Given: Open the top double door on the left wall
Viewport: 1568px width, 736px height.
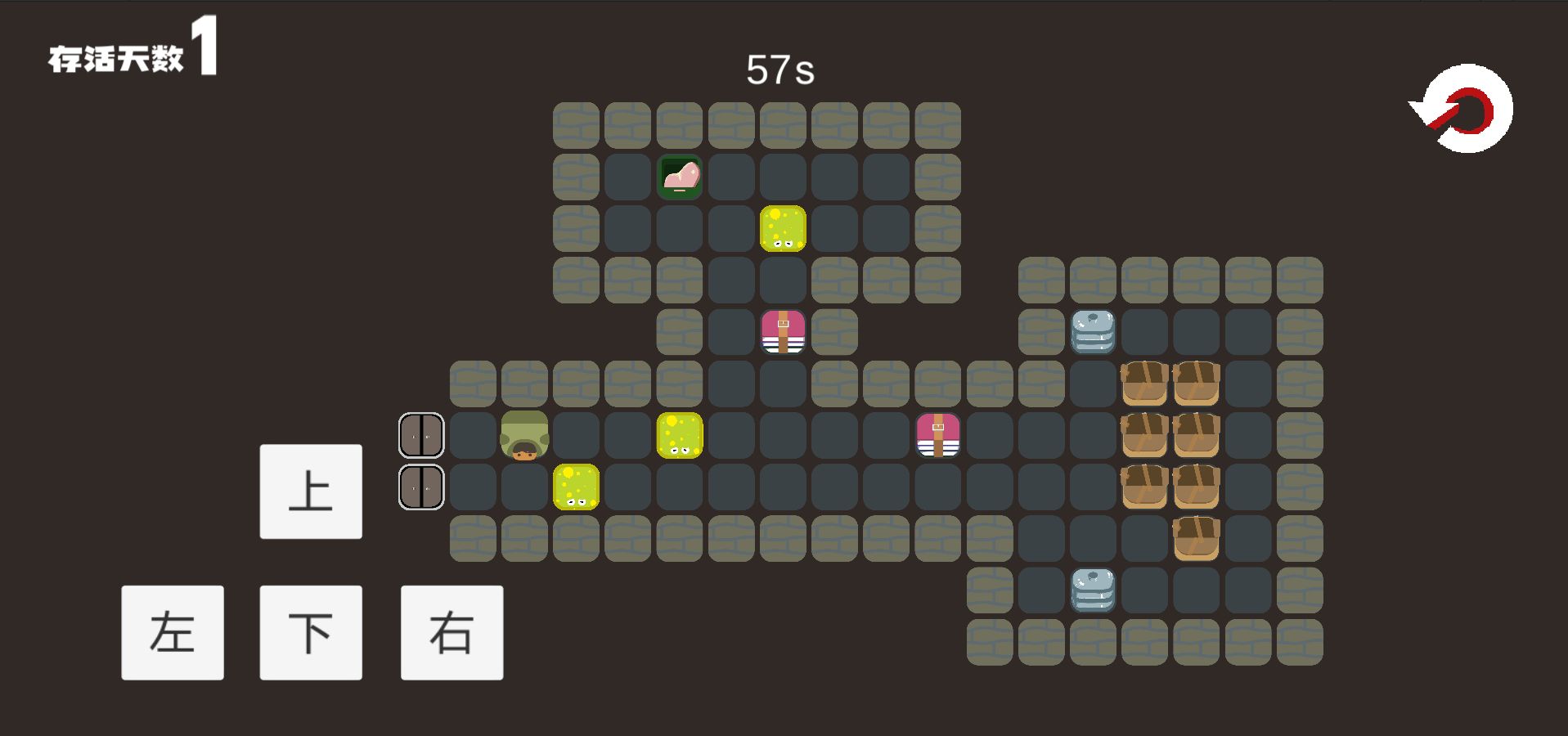Looking at the screenshot, I should [421, 434].
